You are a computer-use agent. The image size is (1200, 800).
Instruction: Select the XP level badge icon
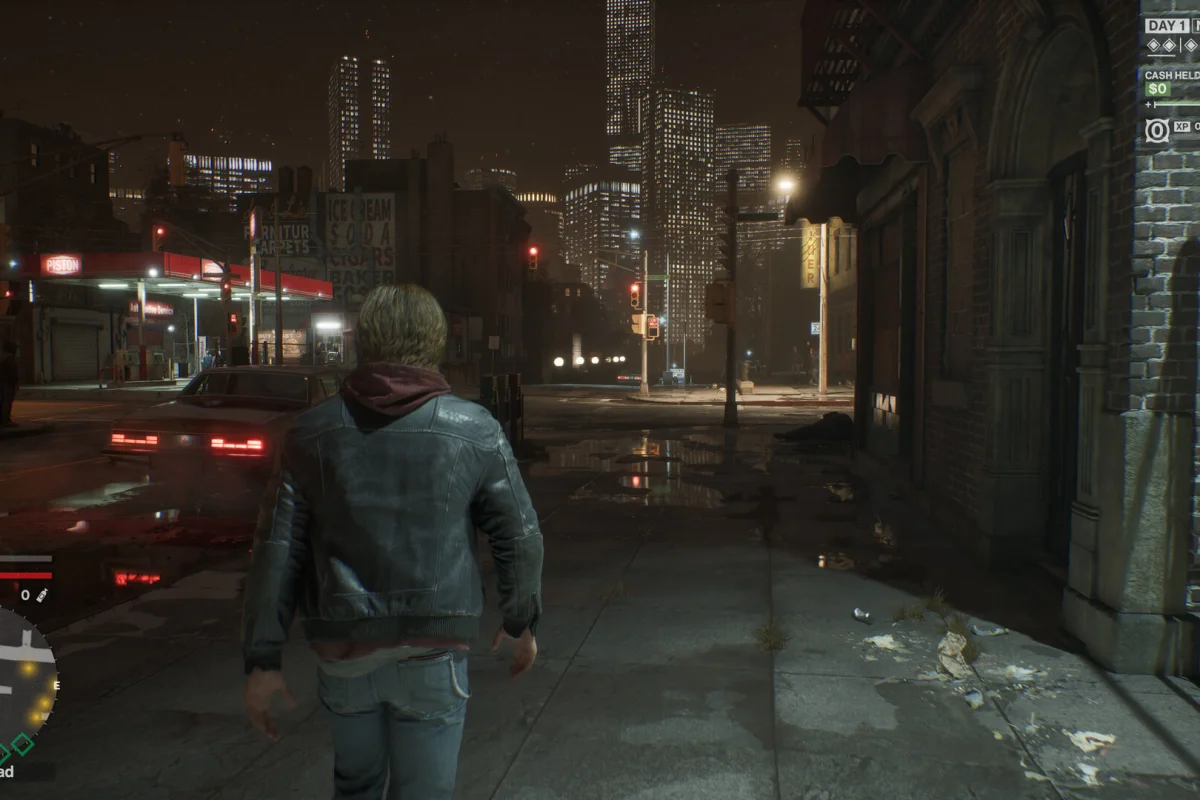click(1157, 129)
